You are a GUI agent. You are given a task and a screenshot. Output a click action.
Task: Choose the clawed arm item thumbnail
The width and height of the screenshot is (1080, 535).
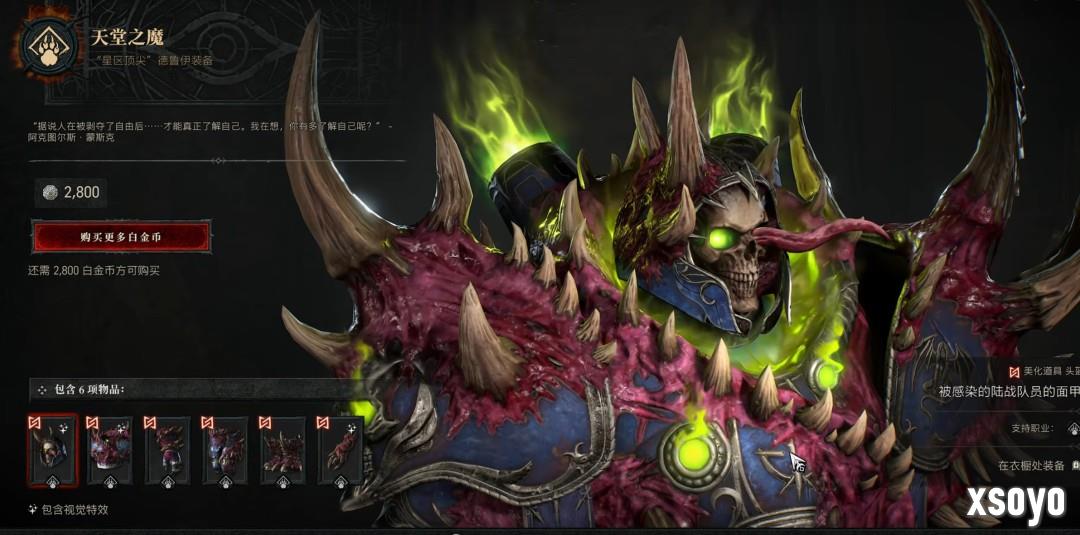(340, 451)
